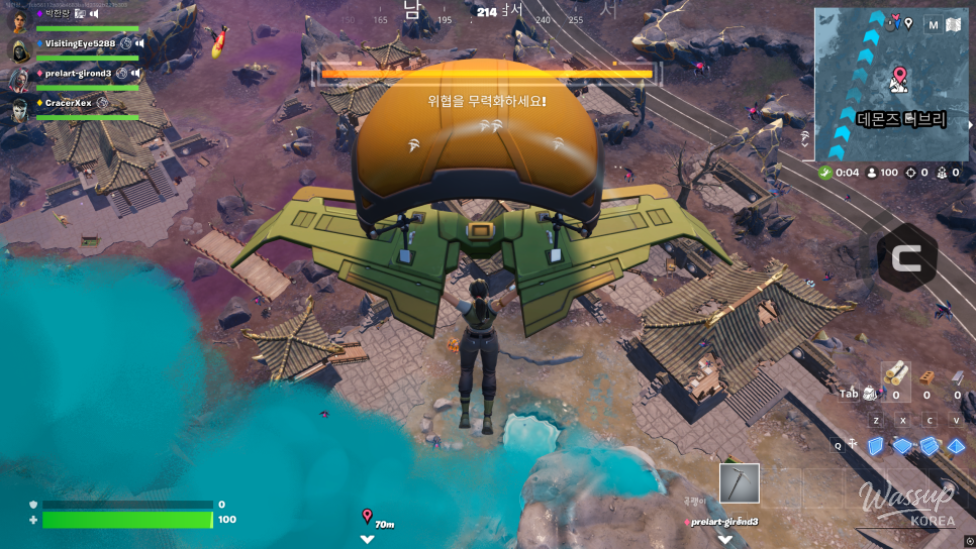
Task: Select the pickaxe hotbar slot
Action: click(739, 484)
